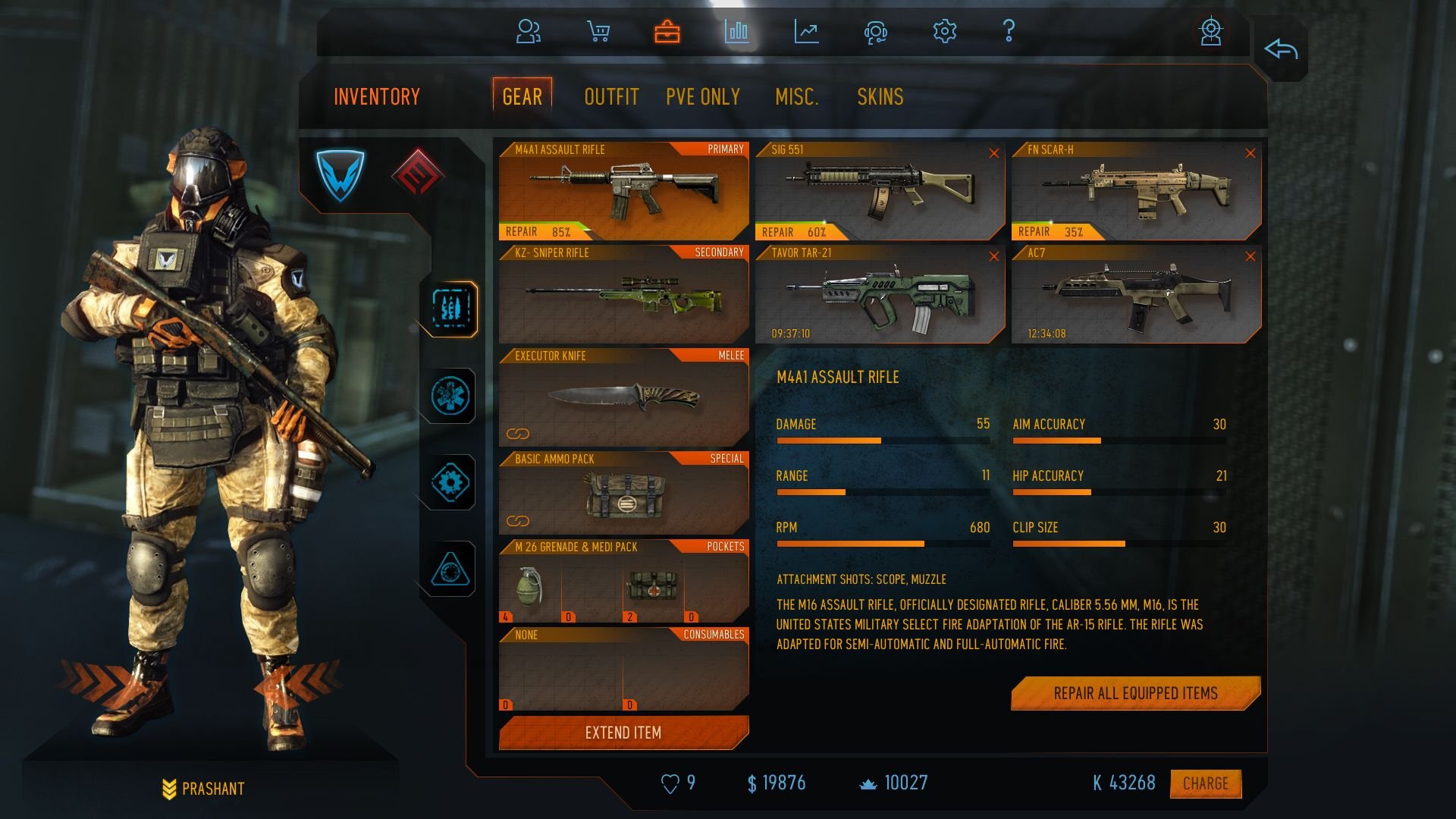Remove the AC7 weapon with its X
Screen dimensions: 1456x819
click(x=1250, y=257)
